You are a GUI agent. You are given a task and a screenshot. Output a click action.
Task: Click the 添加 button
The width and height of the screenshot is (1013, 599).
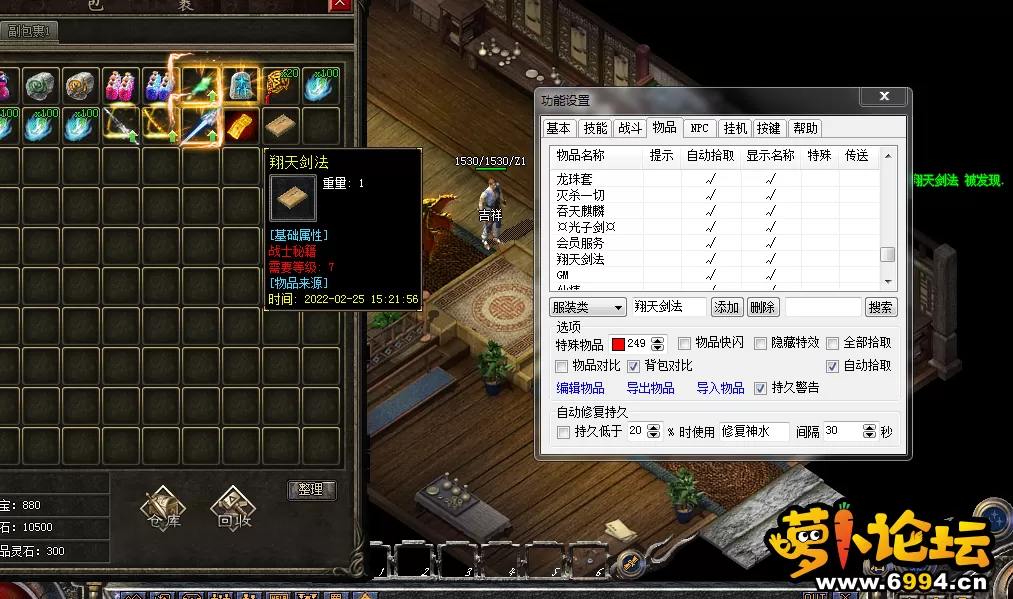click(x=727, y=307)
